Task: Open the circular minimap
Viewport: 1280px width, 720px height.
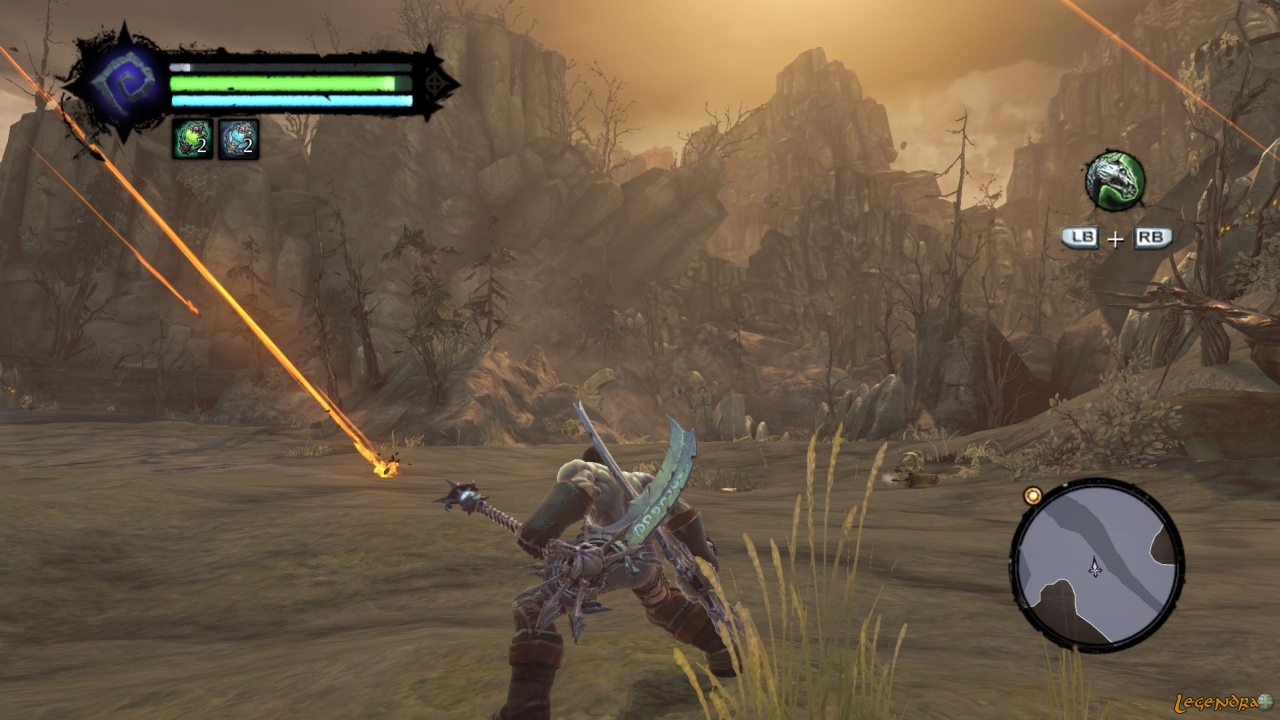Action: (1097, 565)
